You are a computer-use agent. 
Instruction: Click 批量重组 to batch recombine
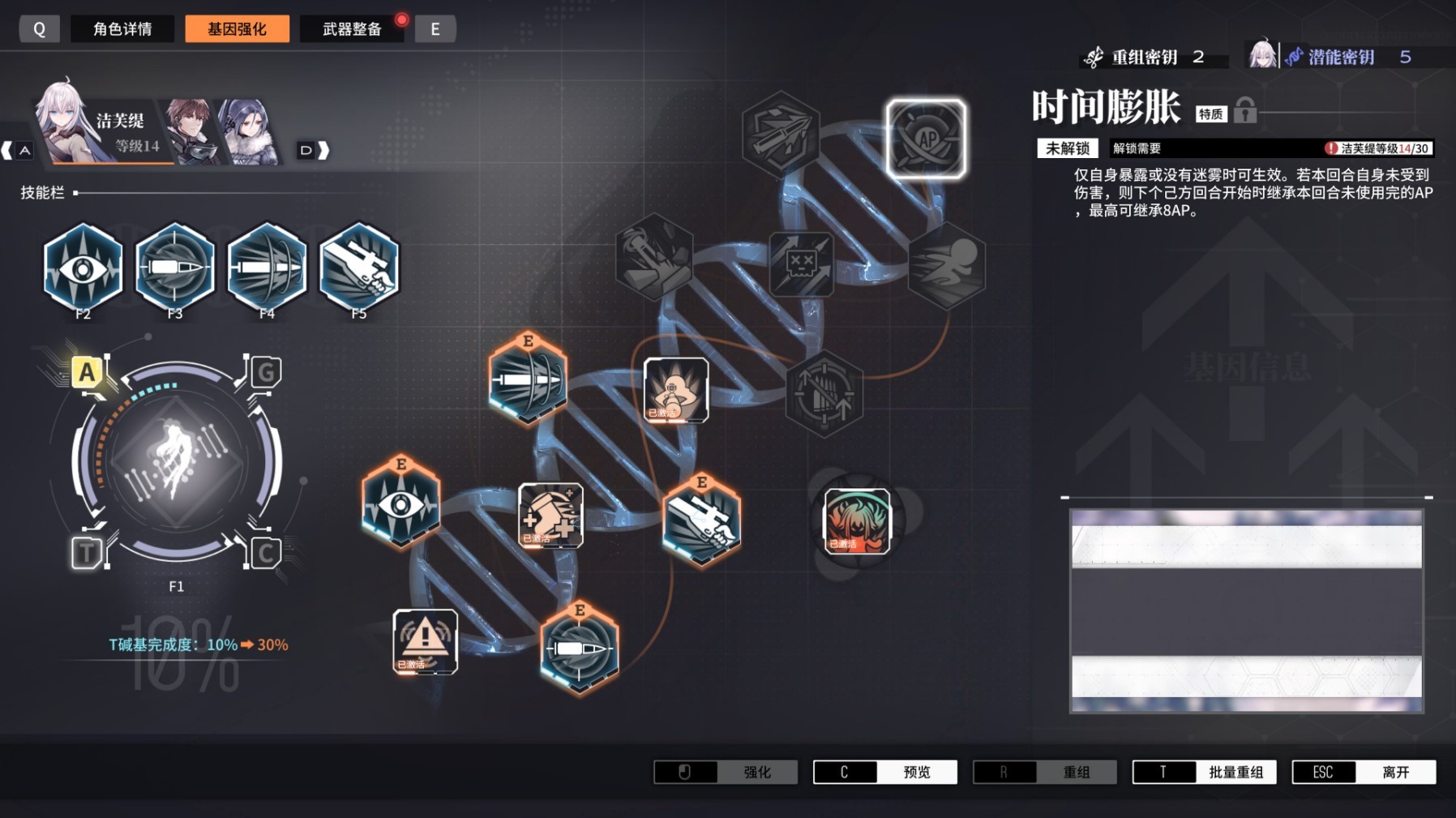pos(1238,772)
